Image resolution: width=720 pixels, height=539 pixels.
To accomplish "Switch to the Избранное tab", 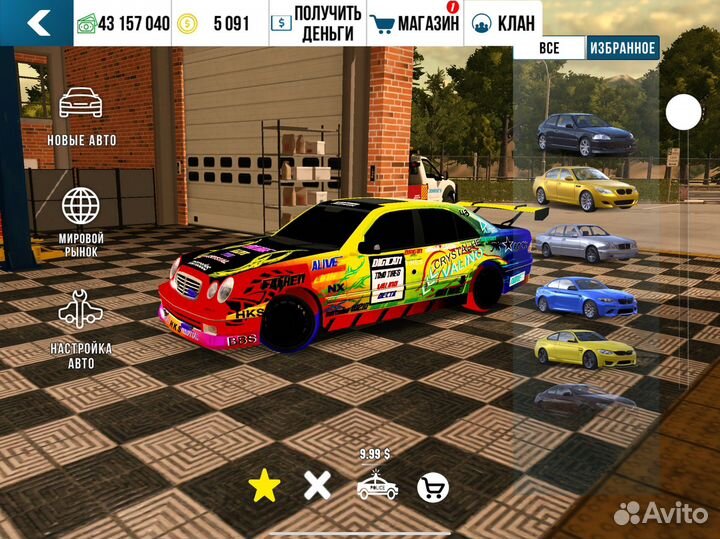I will [622, 48].
